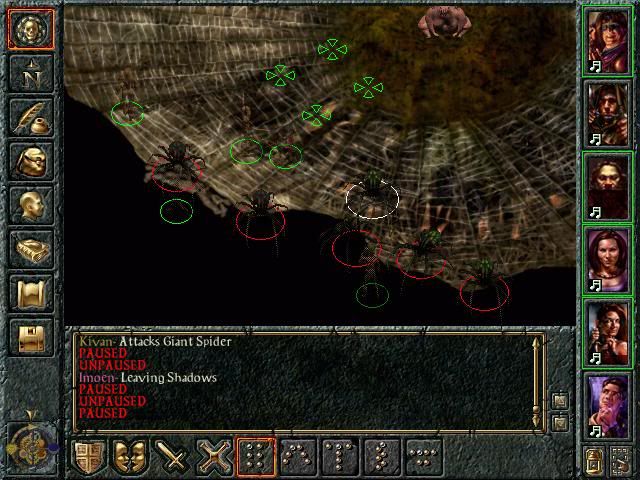The width and height of the screenshot is (640, 480).
Task: Click the crossed swords action button
Action: point(214,457)
